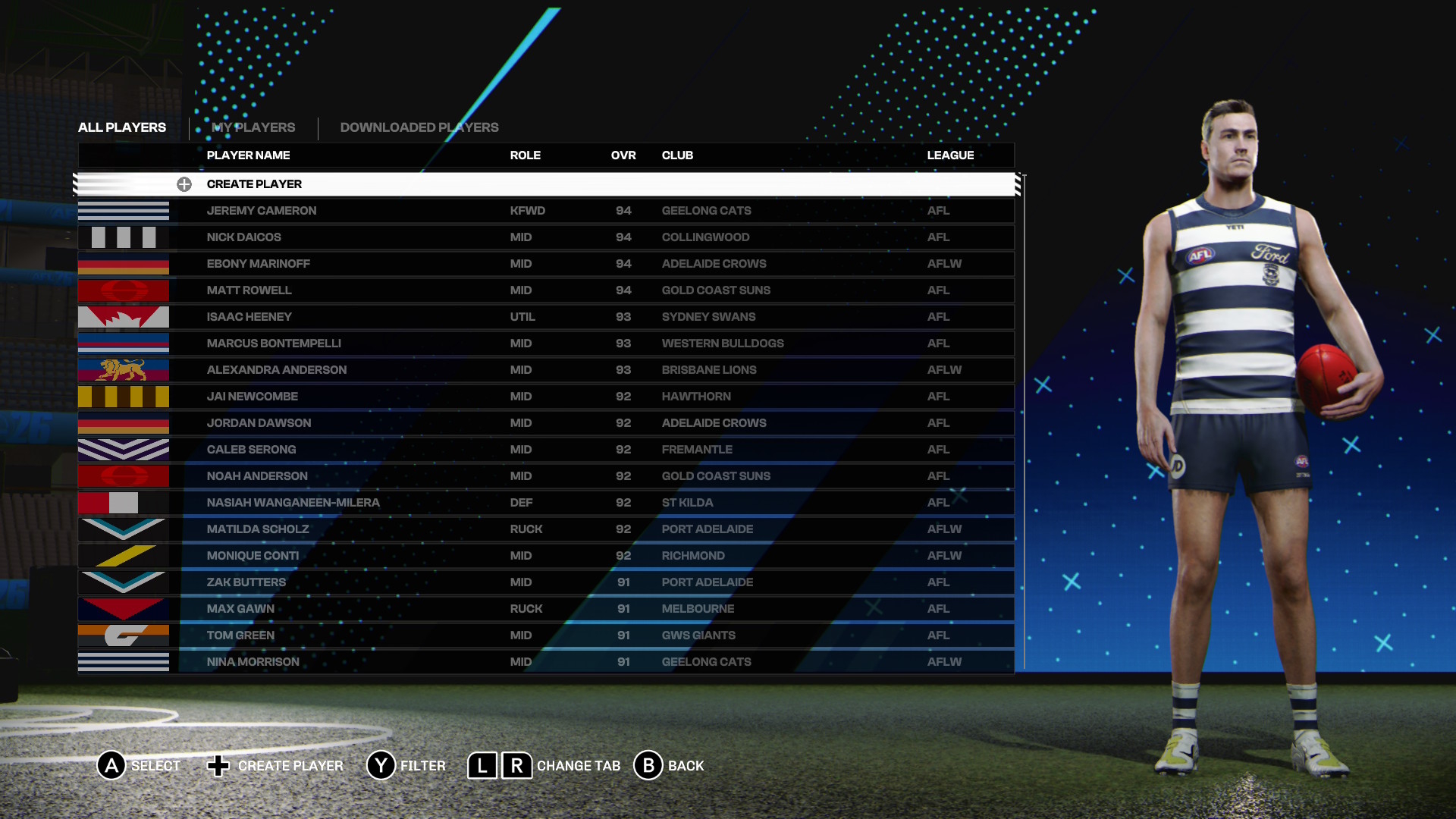Click the Change Tab control

click(545, 766)
